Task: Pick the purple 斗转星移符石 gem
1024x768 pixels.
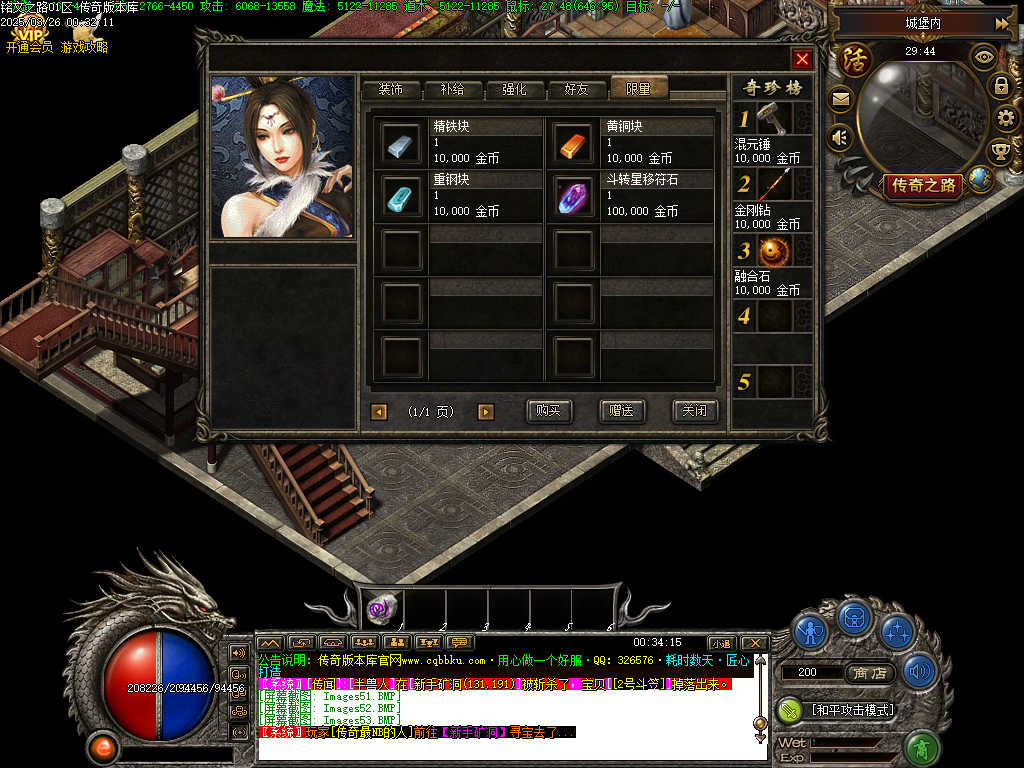Action: [574, 197]
